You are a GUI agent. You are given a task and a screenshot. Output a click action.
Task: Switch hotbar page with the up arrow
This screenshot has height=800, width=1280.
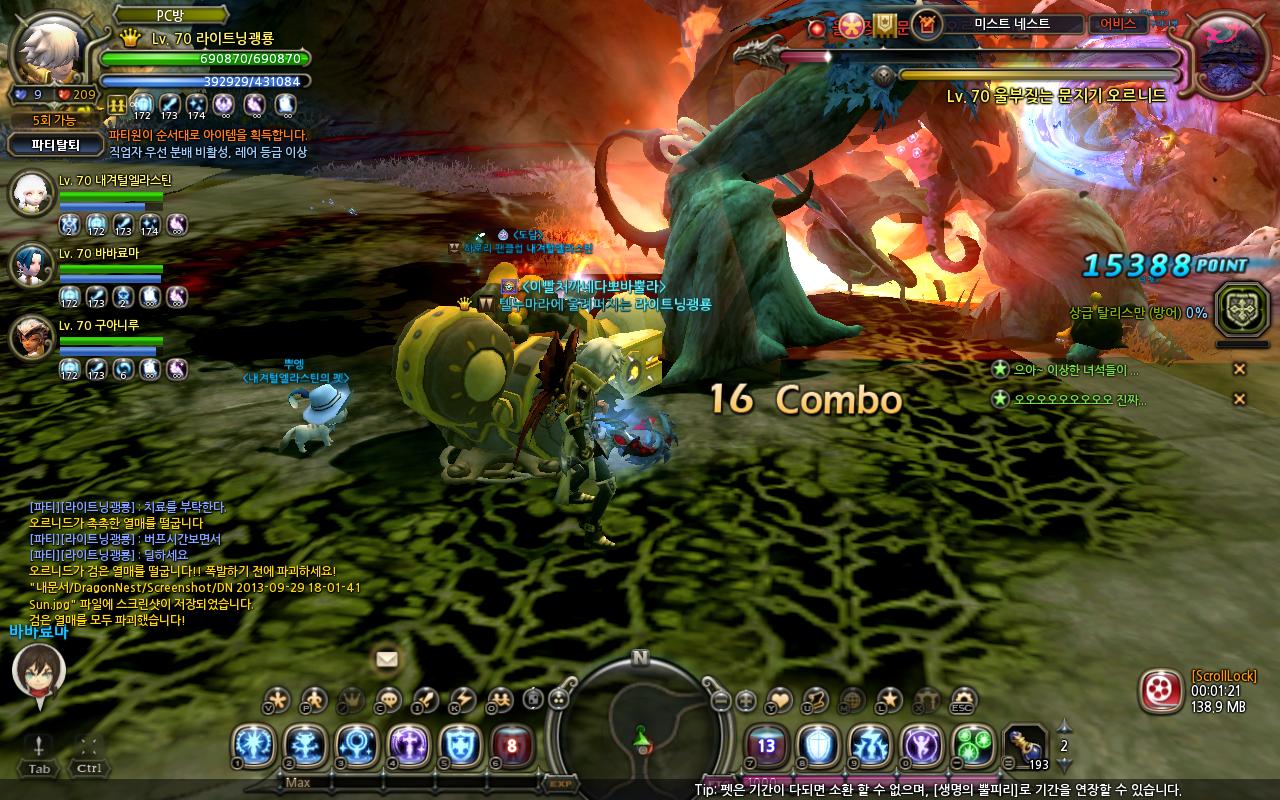pyautogui.click(x=1064, y=726)
